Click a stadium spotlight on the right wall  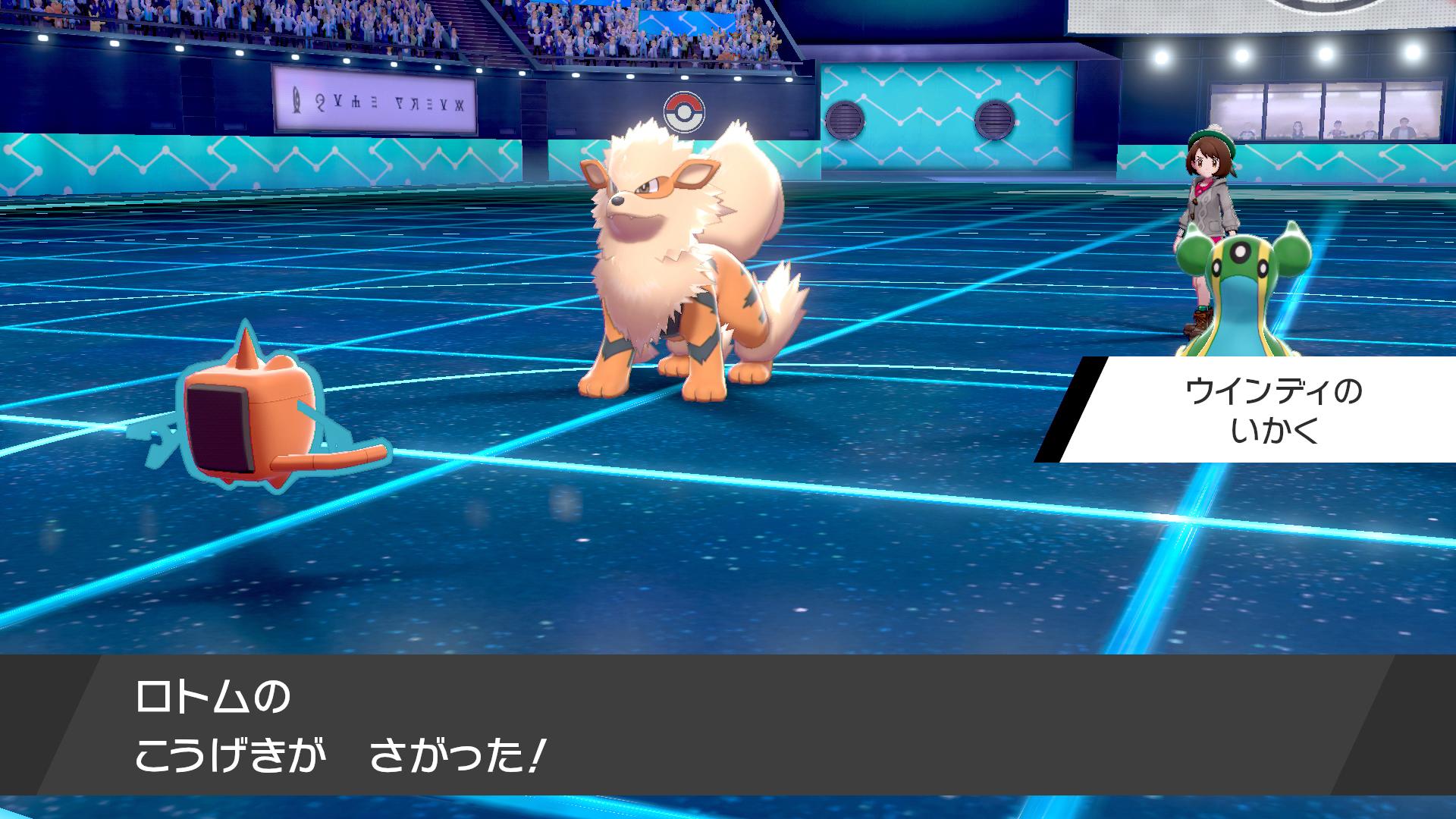click(x=1160, y=57)
